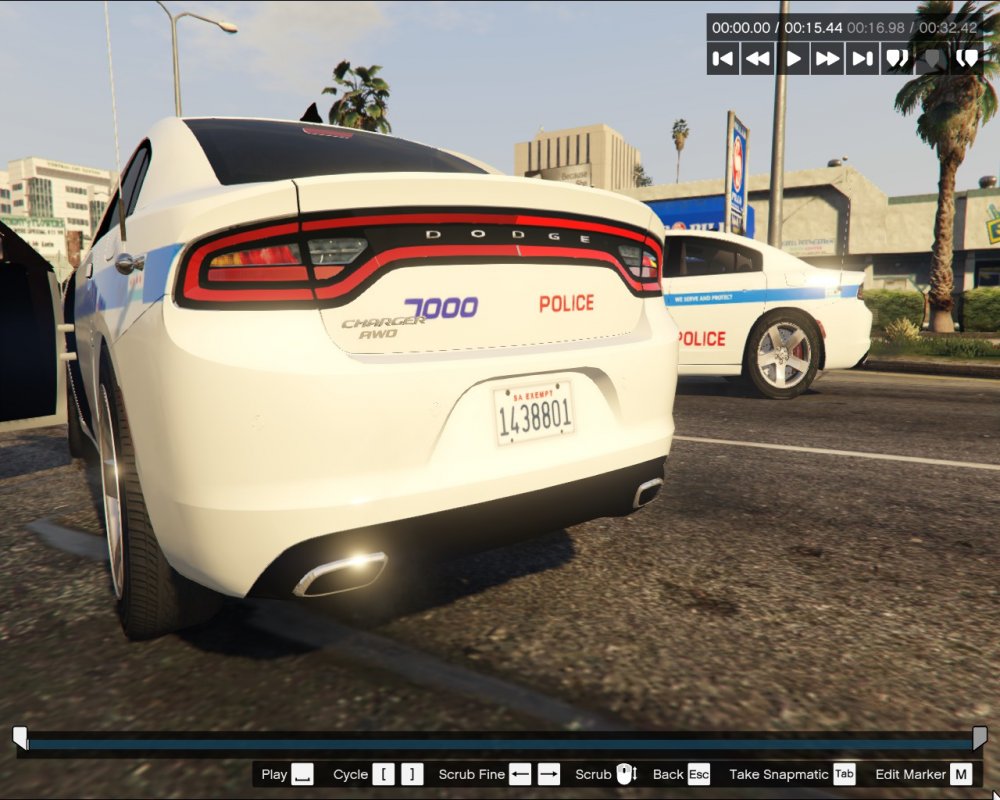
Task: Select the end marker on the timeline
Action: click(979, 738)
